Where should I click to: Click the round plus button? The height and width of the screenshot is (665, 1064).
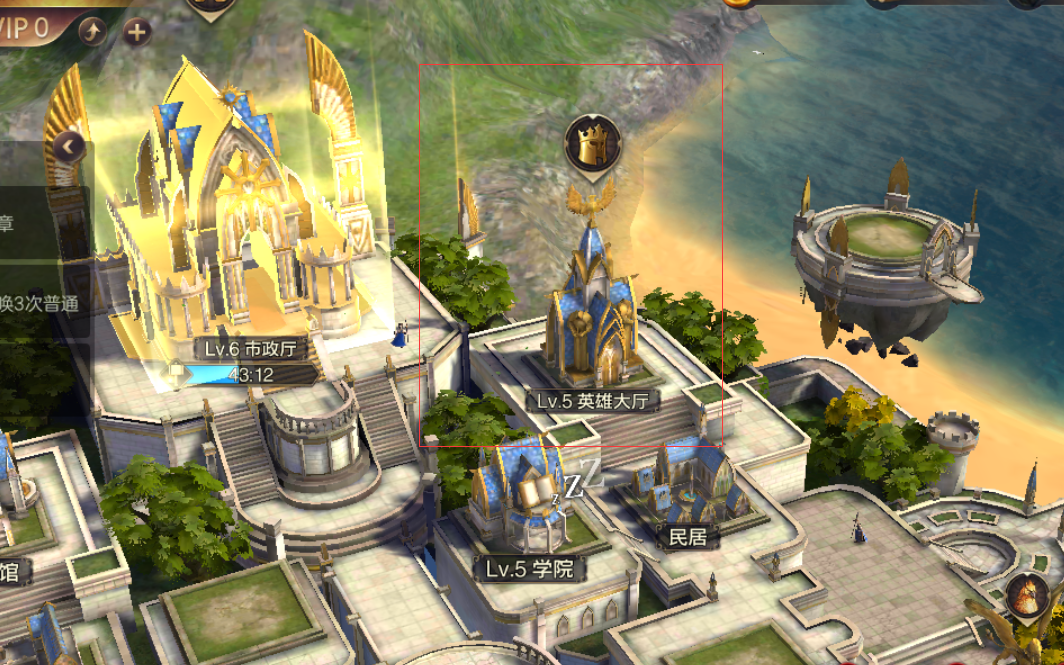(136, 32)
